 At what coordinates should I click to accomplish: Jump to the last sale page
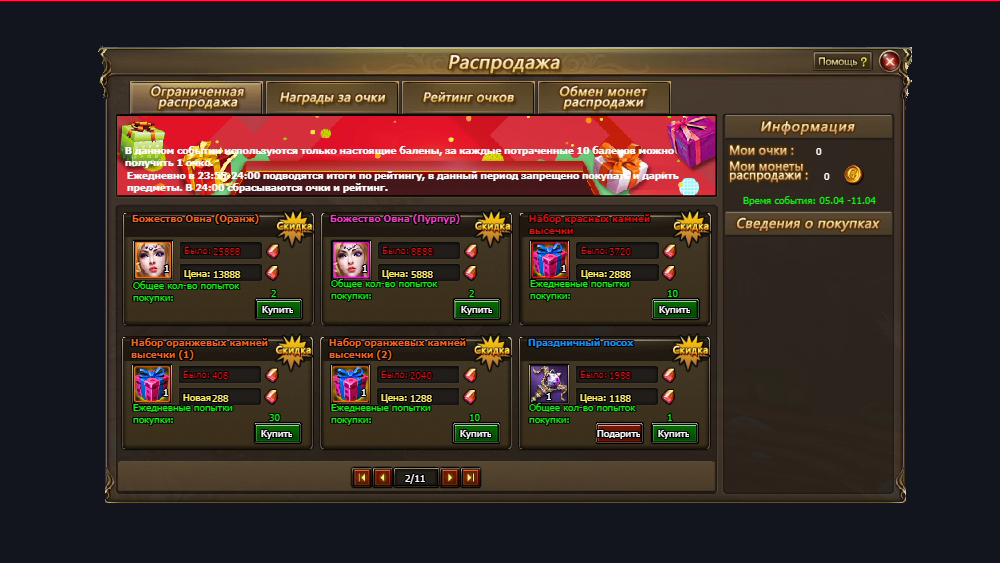point(470,478)
